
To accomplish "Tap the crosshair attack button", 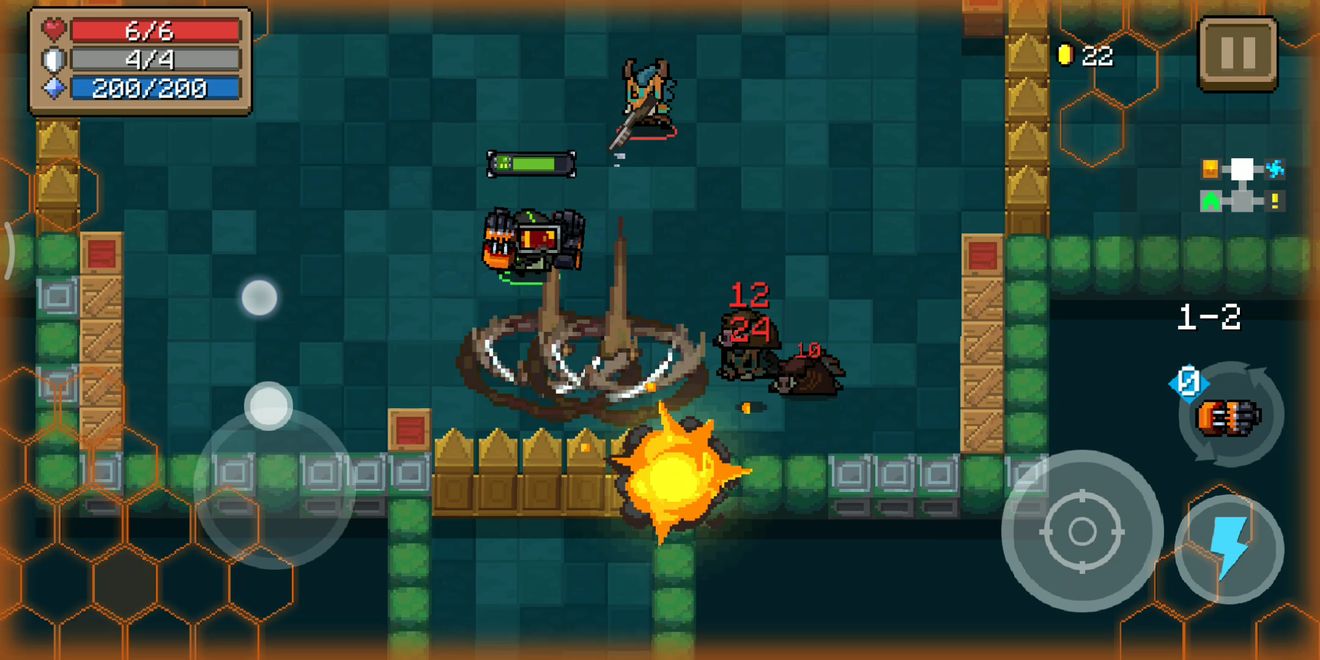I will point(1081,530).
